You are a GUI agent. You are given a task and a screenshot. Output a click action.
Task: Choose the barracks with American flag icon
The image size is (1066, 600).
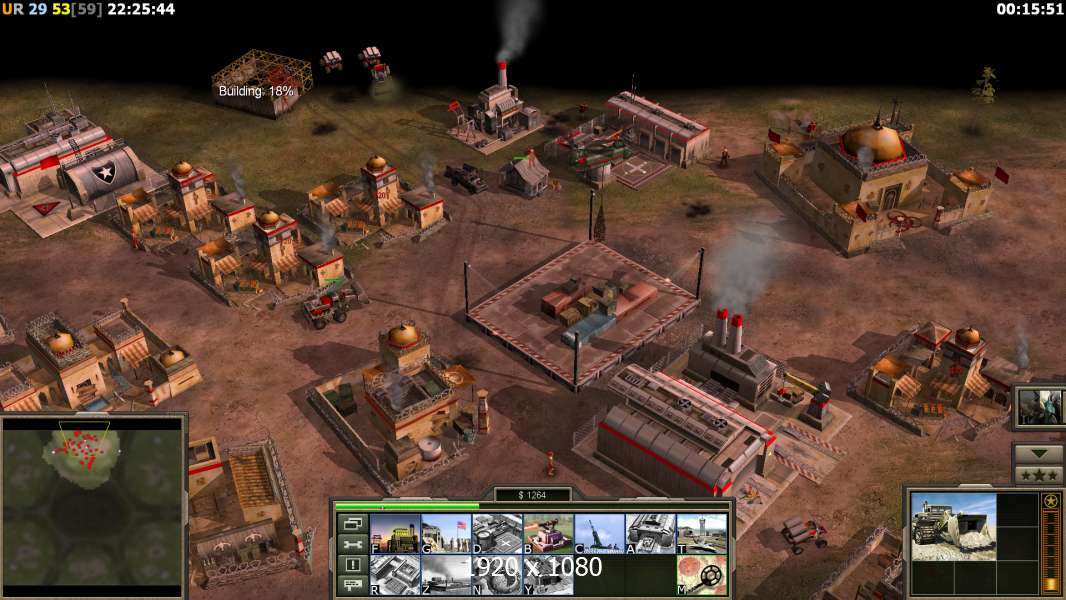click(445, 534)
